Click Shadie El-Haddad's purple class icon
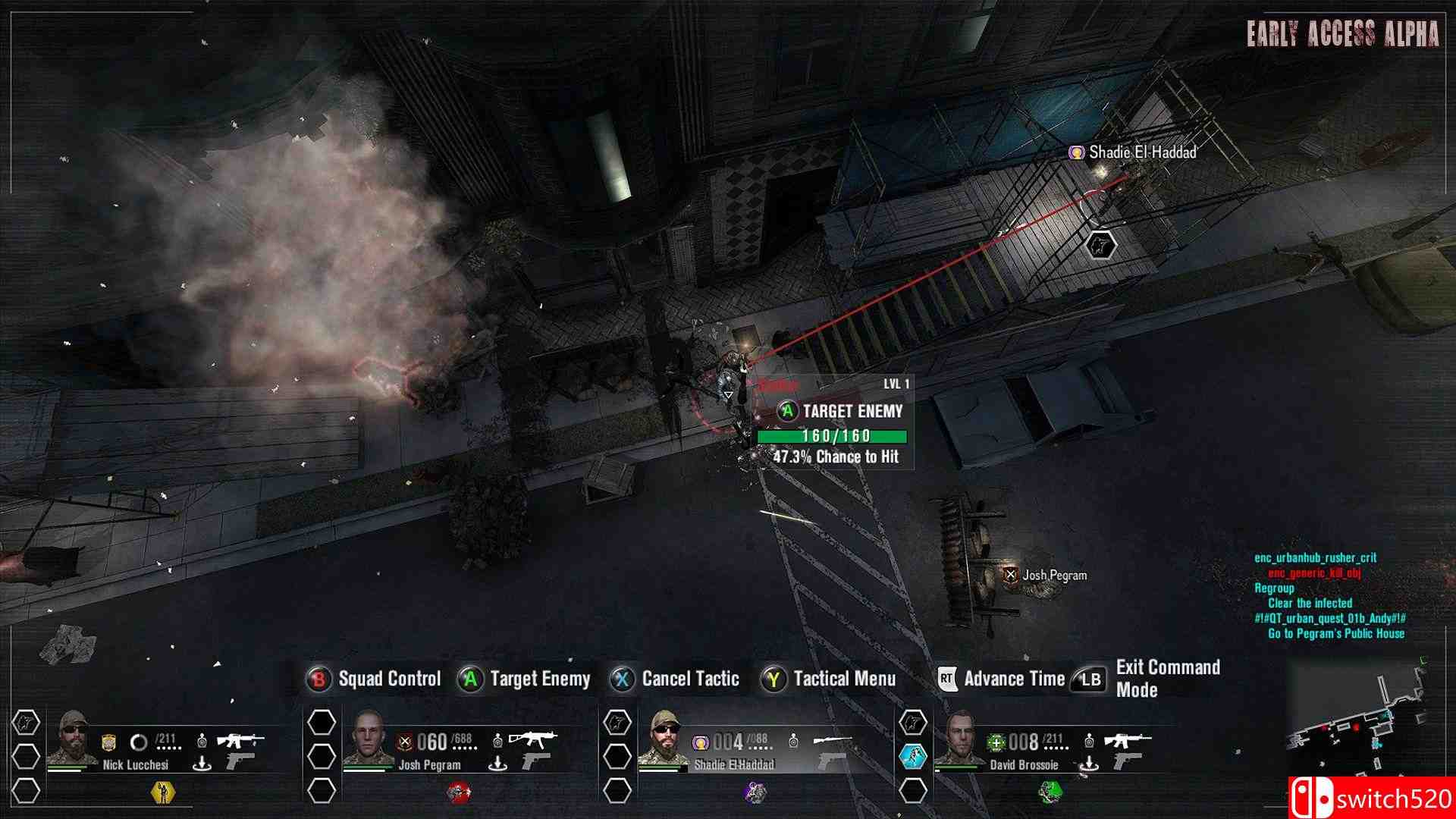 point(755,792)
